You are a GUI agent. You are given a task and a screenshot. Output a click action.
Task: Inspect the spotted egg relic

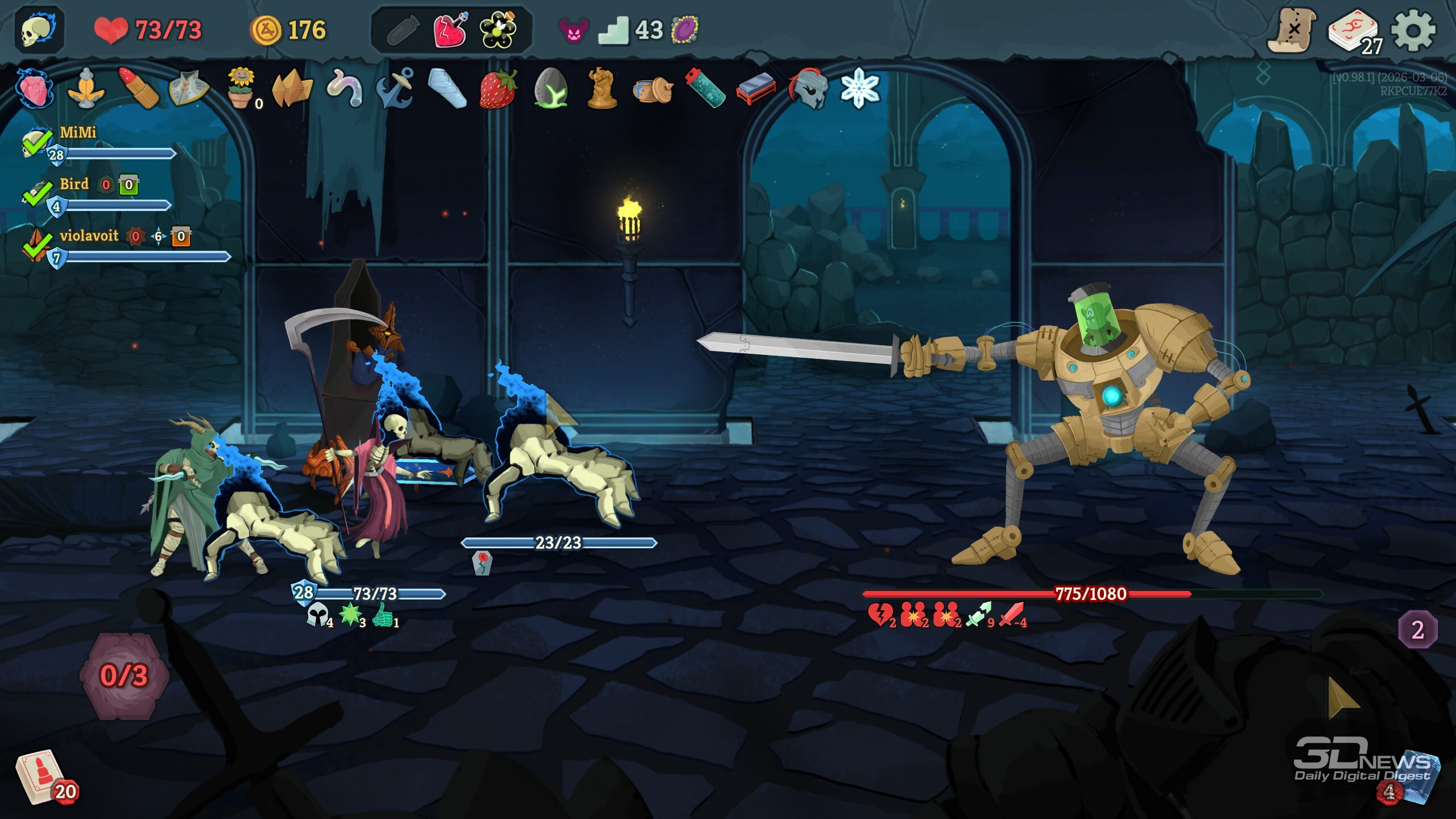[549, 89]
